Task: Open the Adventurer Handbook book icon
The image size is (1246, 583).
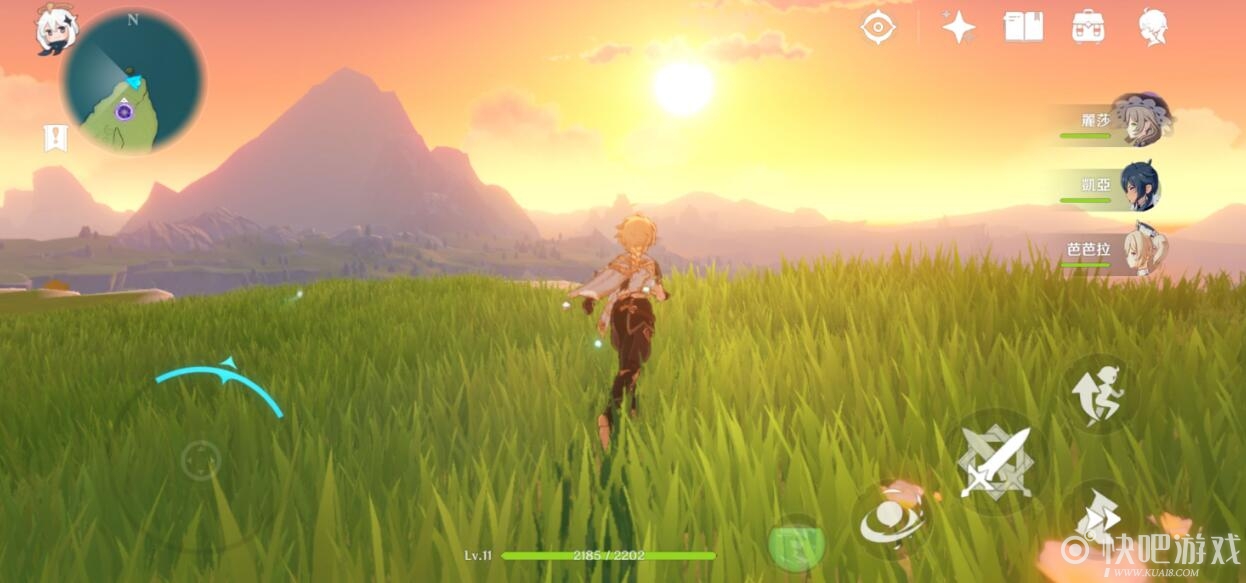Action: (x=1023, y=27)
